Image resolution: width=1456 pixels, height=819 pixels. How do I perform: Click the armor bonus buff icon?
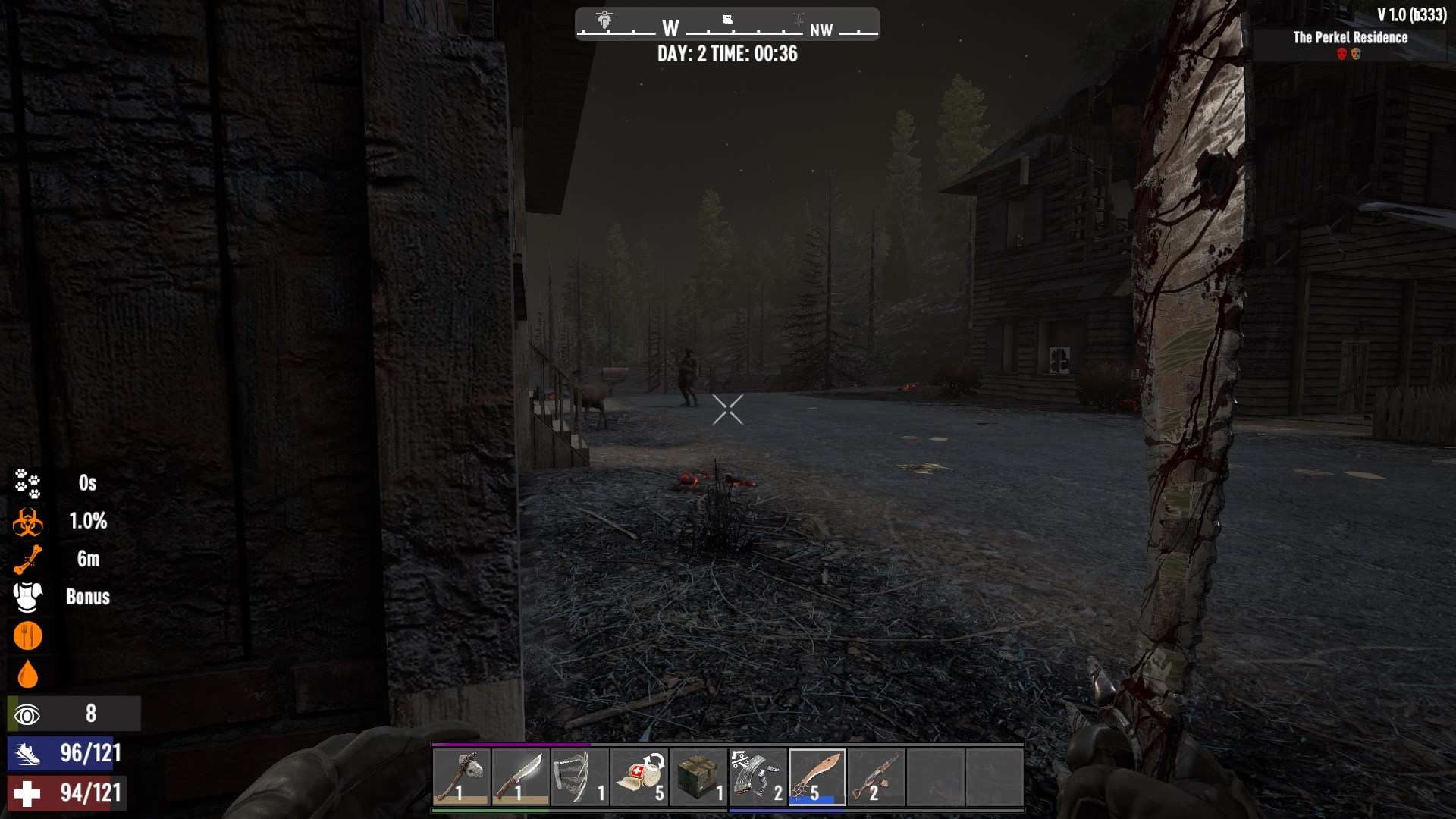point(28,597)
